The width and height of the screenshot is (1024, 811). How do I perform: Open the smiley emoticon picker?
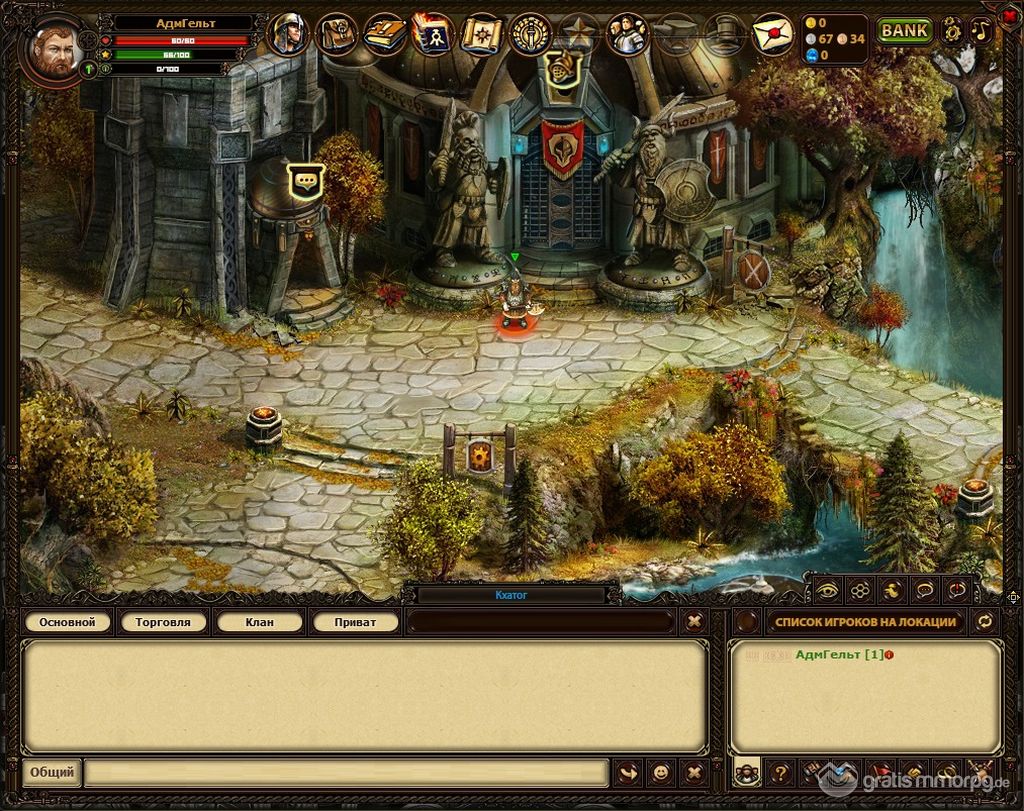pos(660,773)
